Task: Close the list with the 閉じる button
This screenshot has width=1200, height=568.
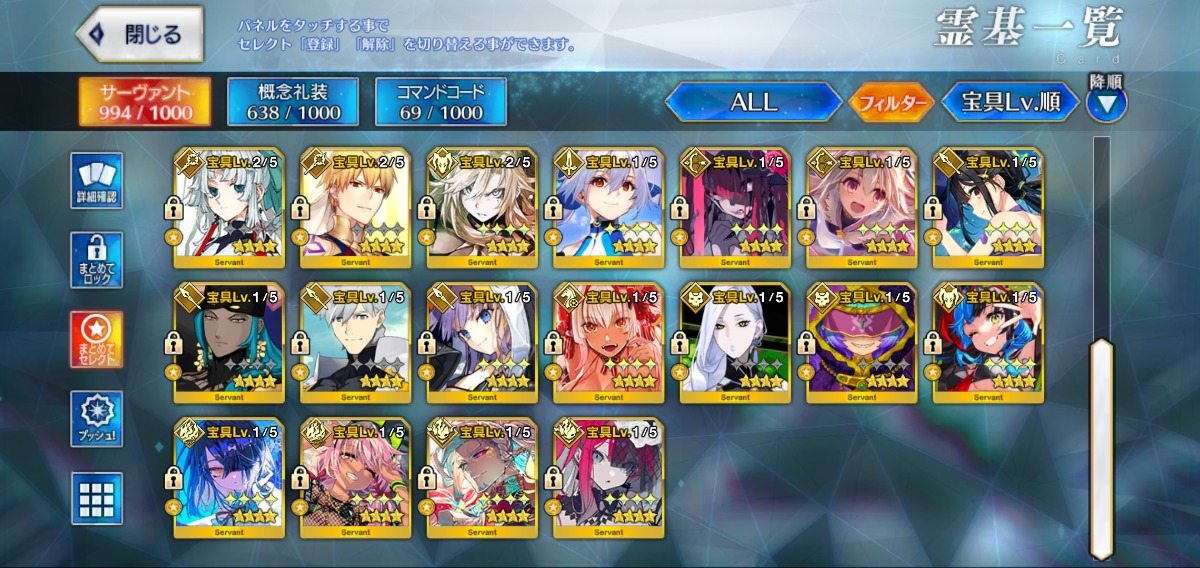Action: (x=139, y=34)
